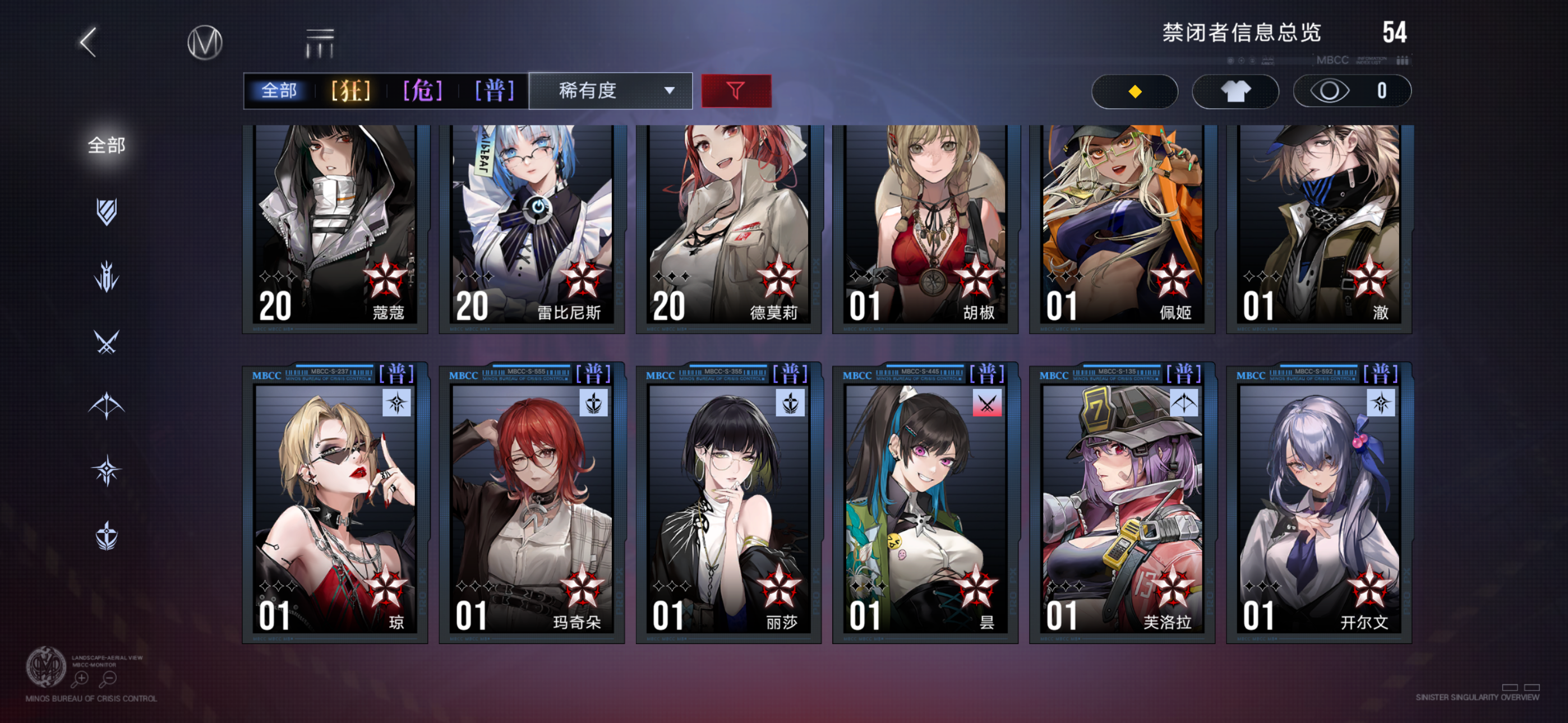Select the crossed swords class filter
The image size is (1568, 723).
point(107,341)
